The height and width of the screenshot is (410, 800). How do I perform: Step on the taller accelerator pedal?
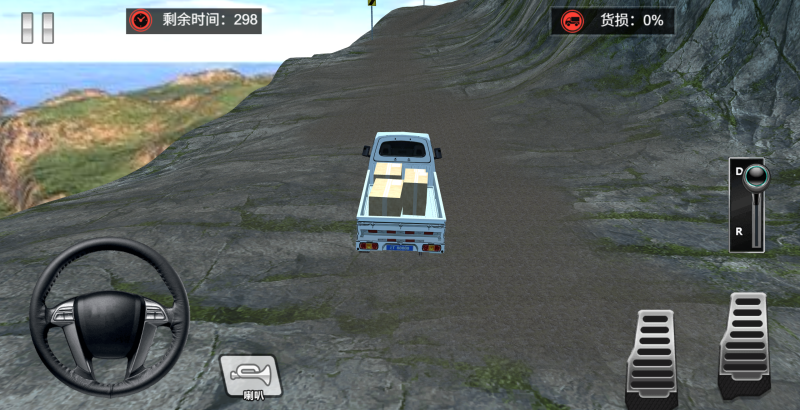745,344
